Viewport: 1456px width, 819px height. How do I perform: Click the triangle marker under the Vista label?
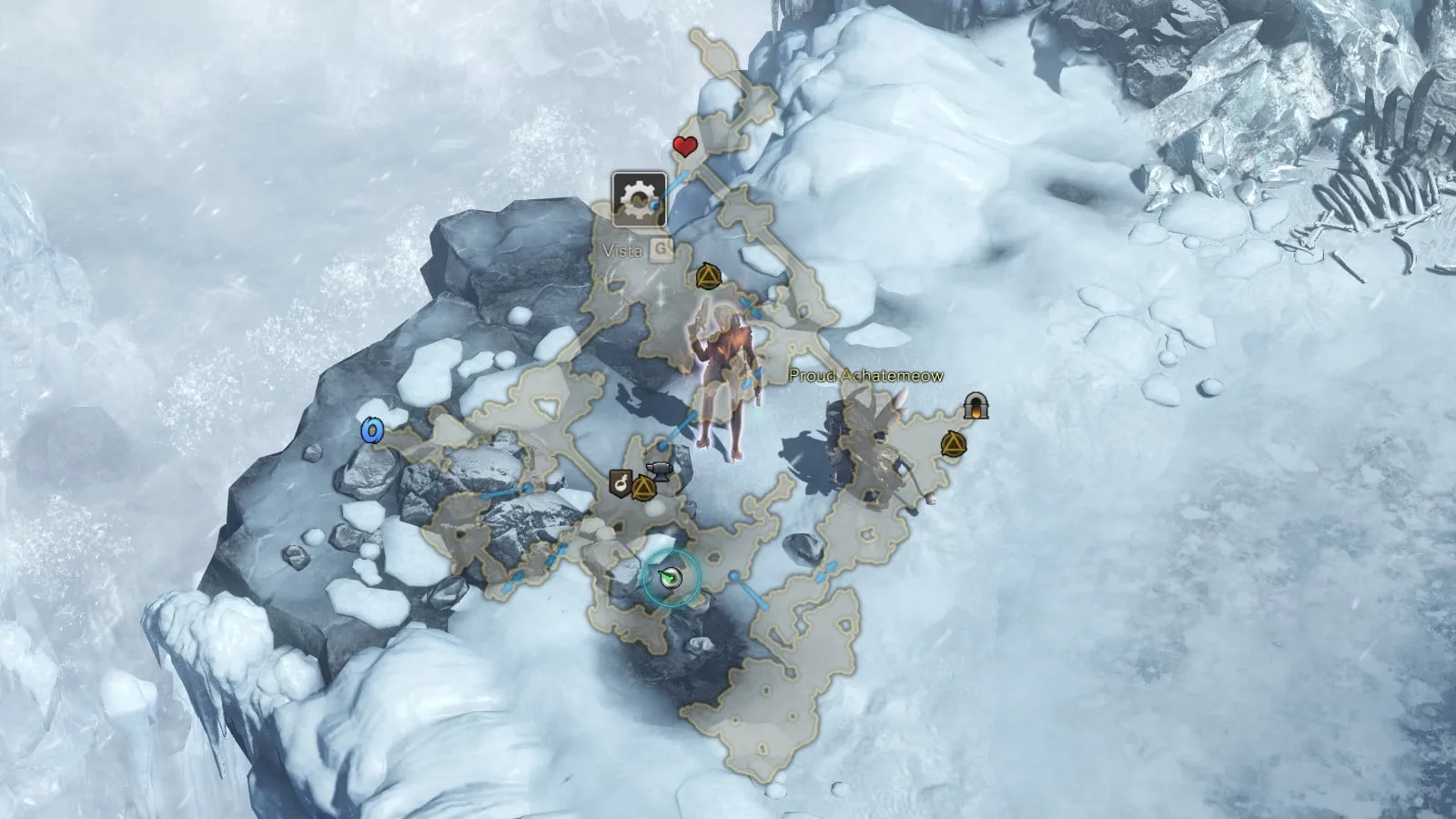coord(709,276)
